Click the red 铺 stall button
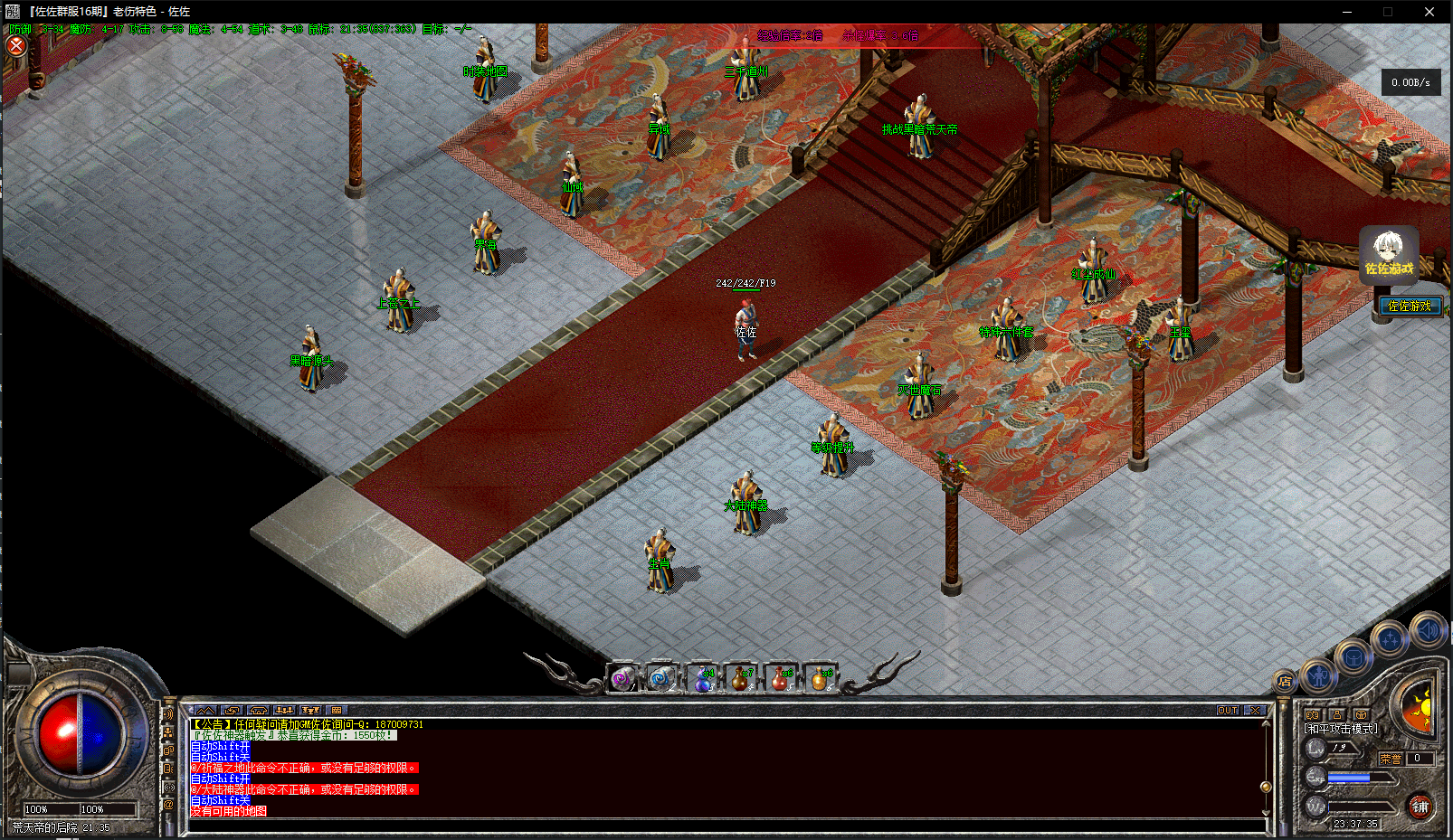1453x840 pixels. (x=1420, y=807)
